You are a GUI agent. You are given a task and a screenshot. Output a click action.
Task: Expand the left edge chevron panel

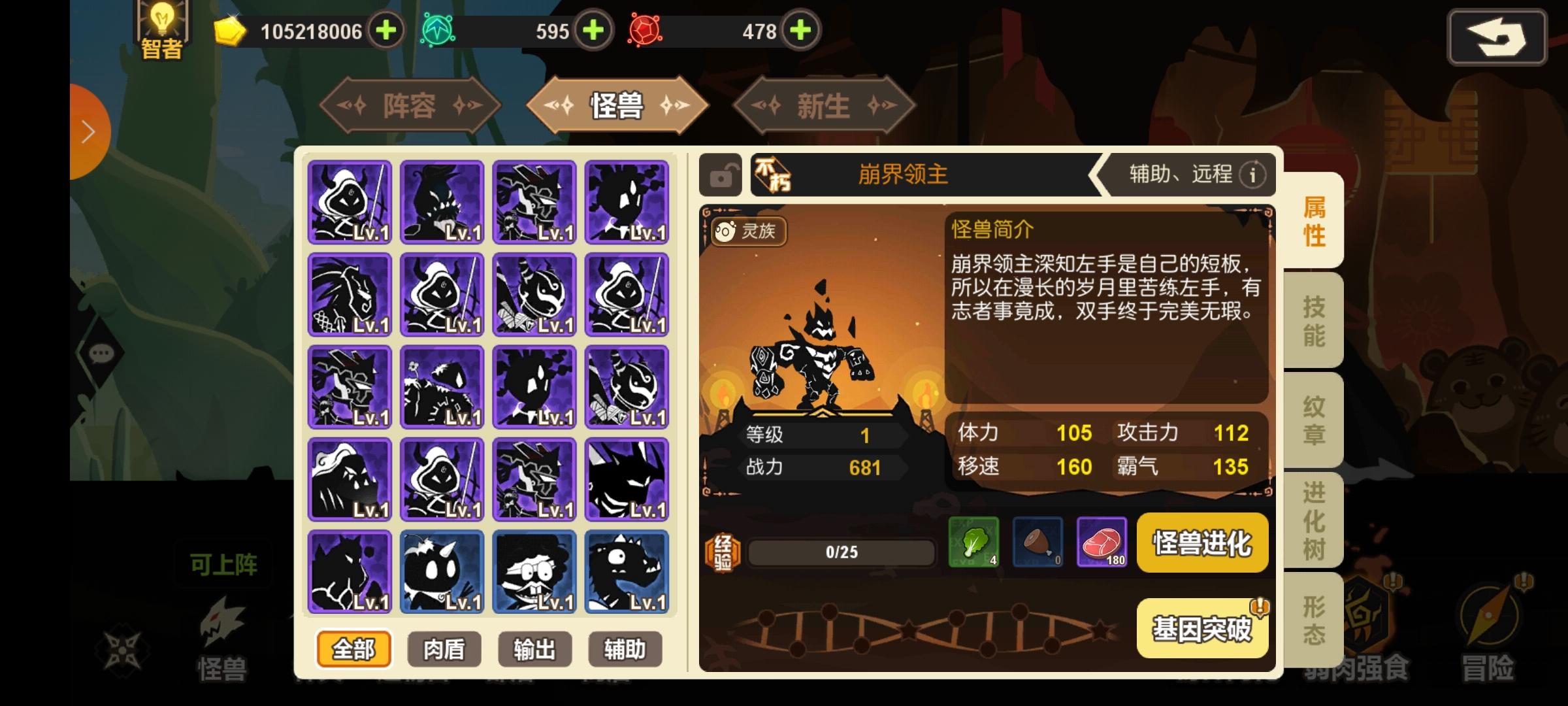(x=88, y=130)
